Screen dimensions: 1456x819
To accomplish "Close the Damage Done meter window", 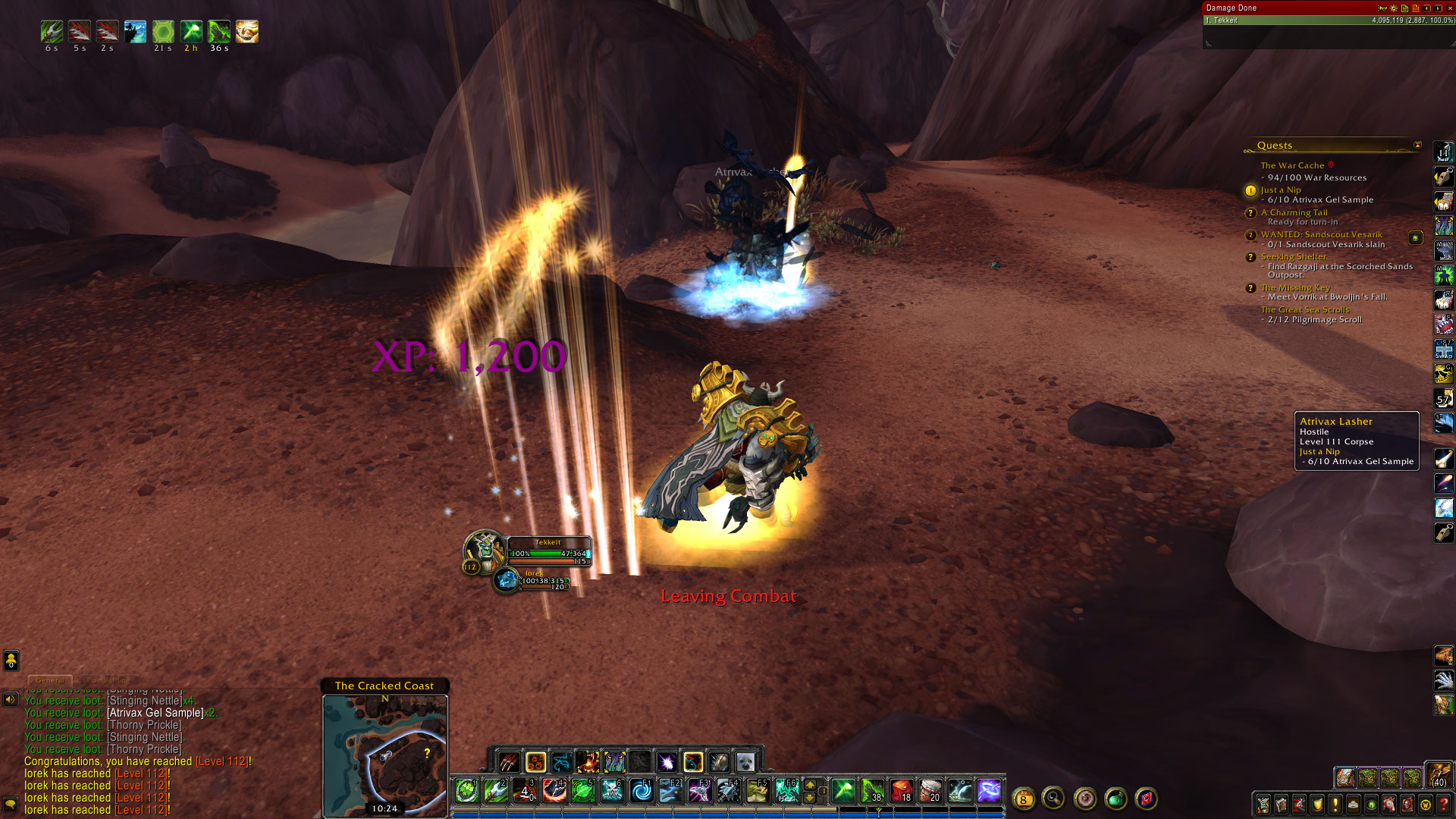I will (x=1450, y=8).
